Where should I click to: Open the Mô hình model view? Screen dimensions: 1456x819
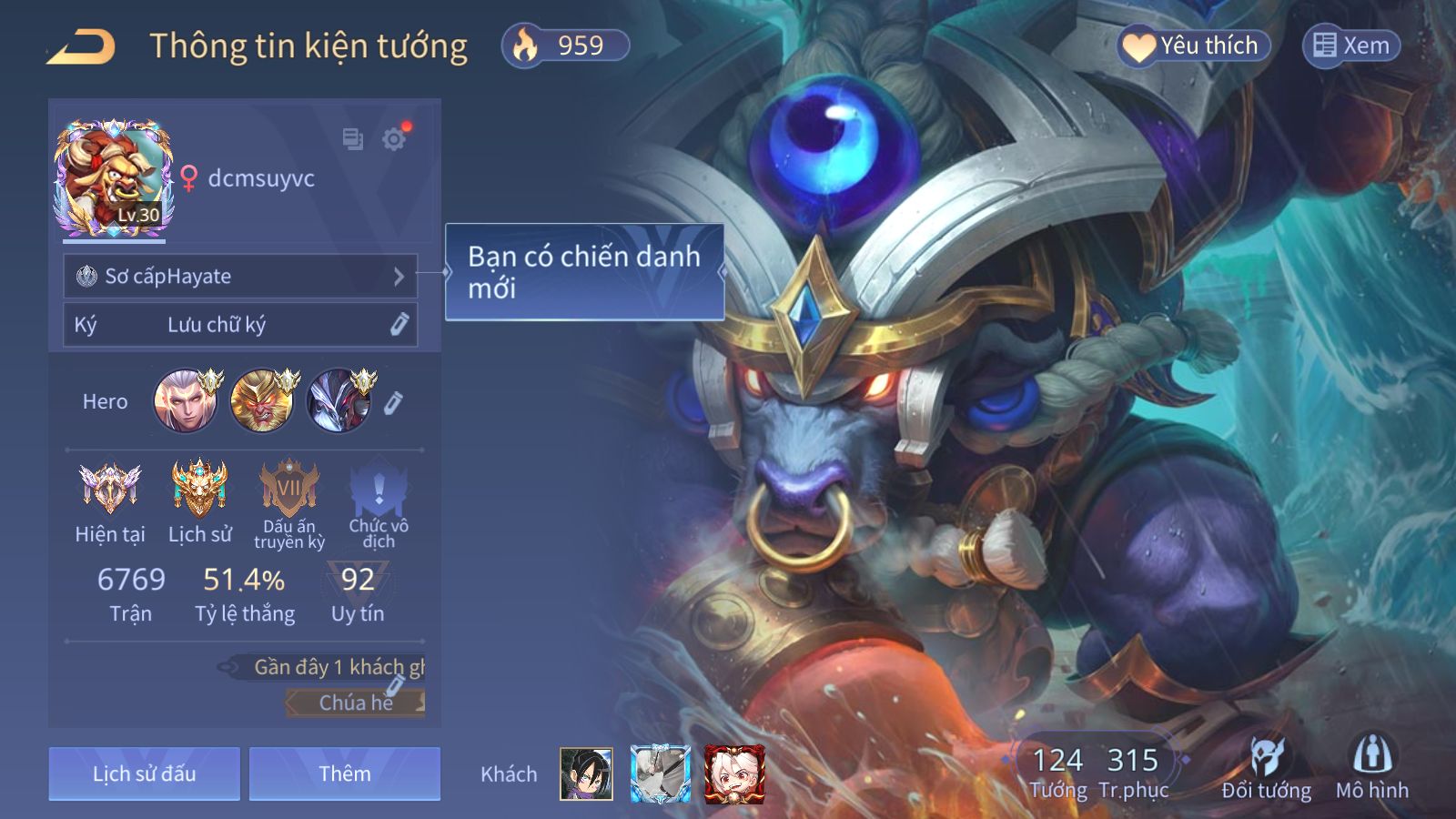(1371, 769)
